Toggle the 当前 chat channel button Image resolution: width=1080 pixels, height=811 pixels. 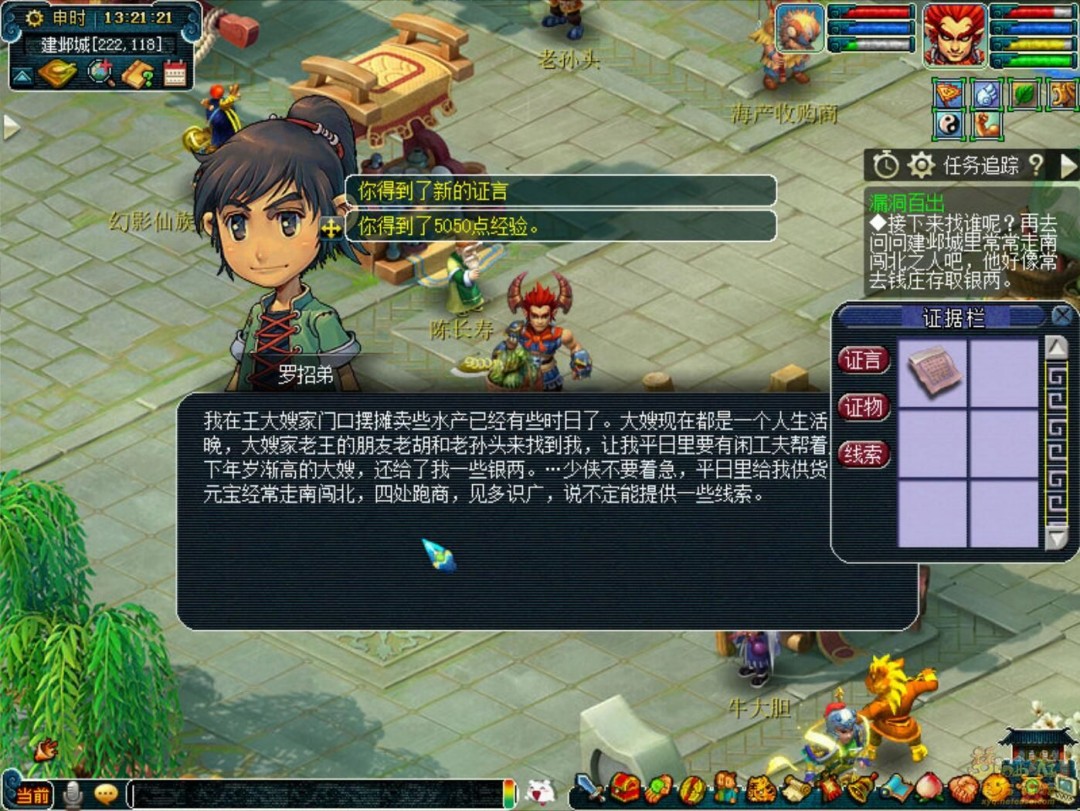(28, 796)
